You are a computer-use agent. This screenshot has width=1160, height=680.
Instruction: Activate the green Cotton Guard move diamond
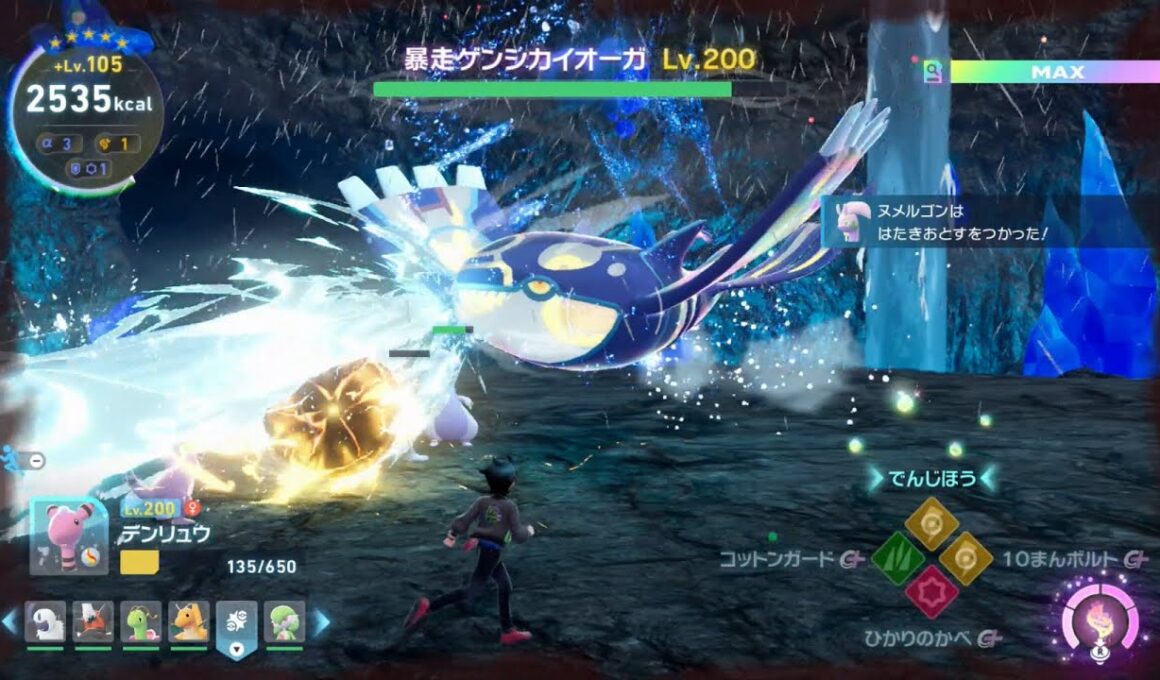click(x=897, y=558)
